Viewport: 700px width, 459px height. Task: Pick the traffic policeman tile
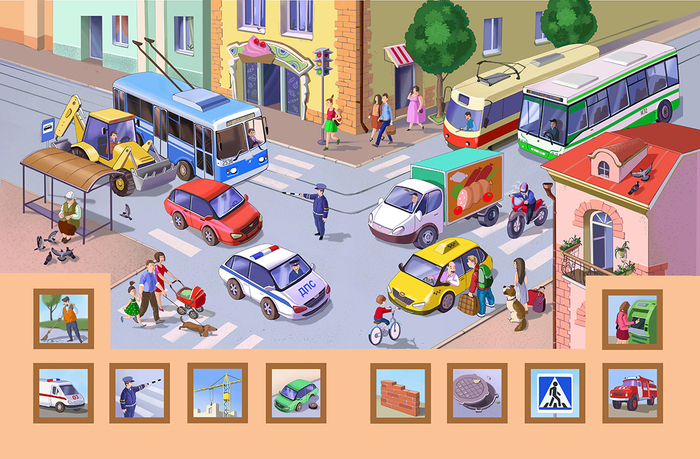coord(139,392)
